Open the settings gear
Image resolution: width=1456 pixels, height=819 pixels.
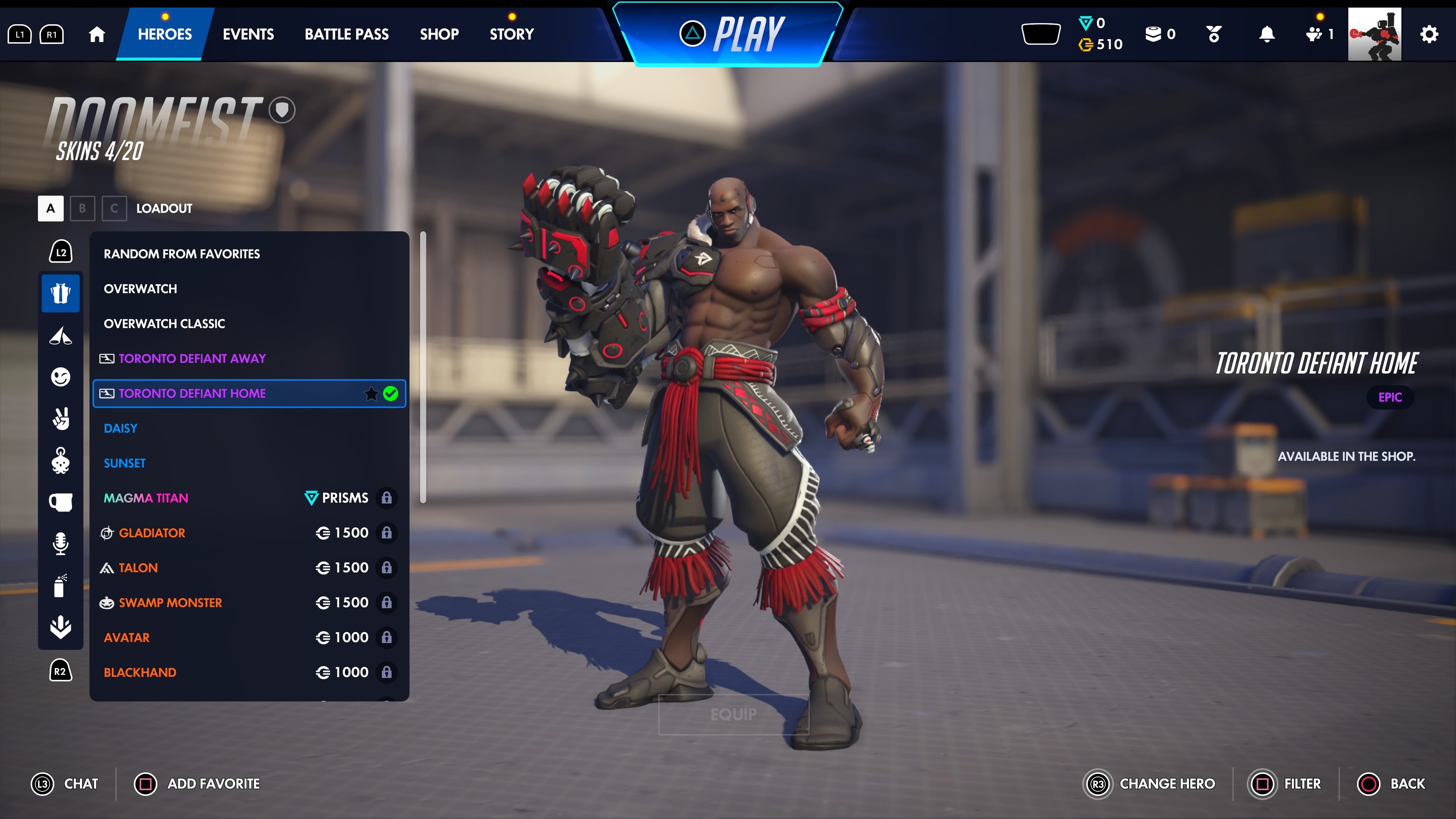point(1428,35)
